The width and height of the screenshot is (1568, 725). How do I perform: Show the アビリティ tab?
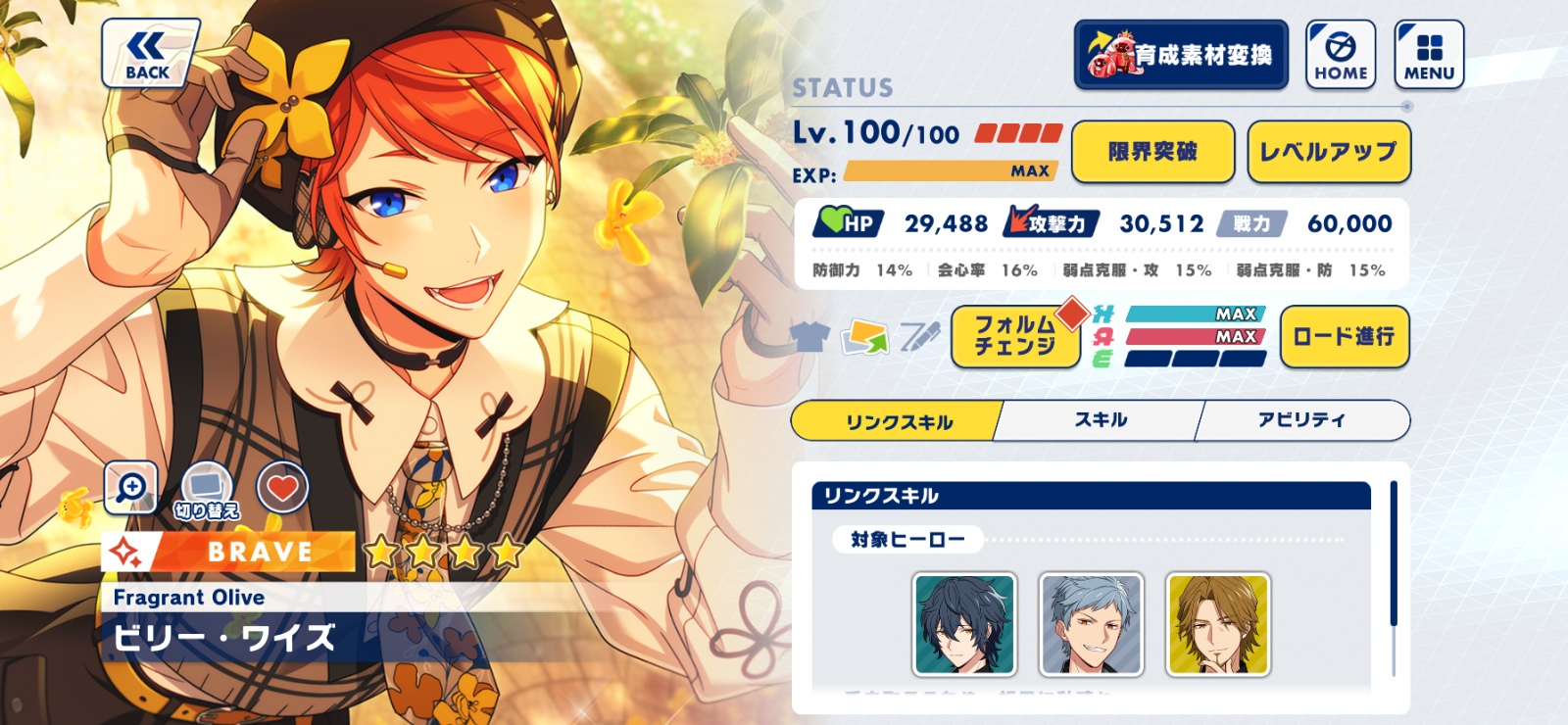tap(1301, 420)
